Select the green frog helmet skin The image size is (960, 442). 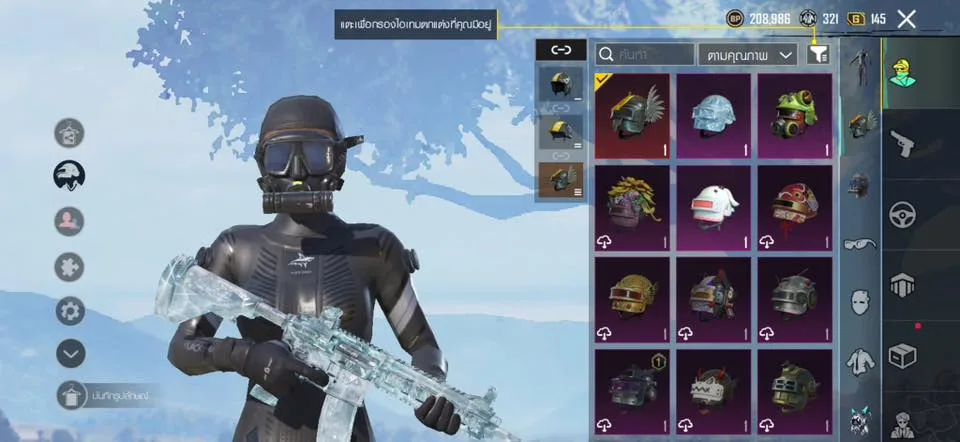click(x=795, y=116)
